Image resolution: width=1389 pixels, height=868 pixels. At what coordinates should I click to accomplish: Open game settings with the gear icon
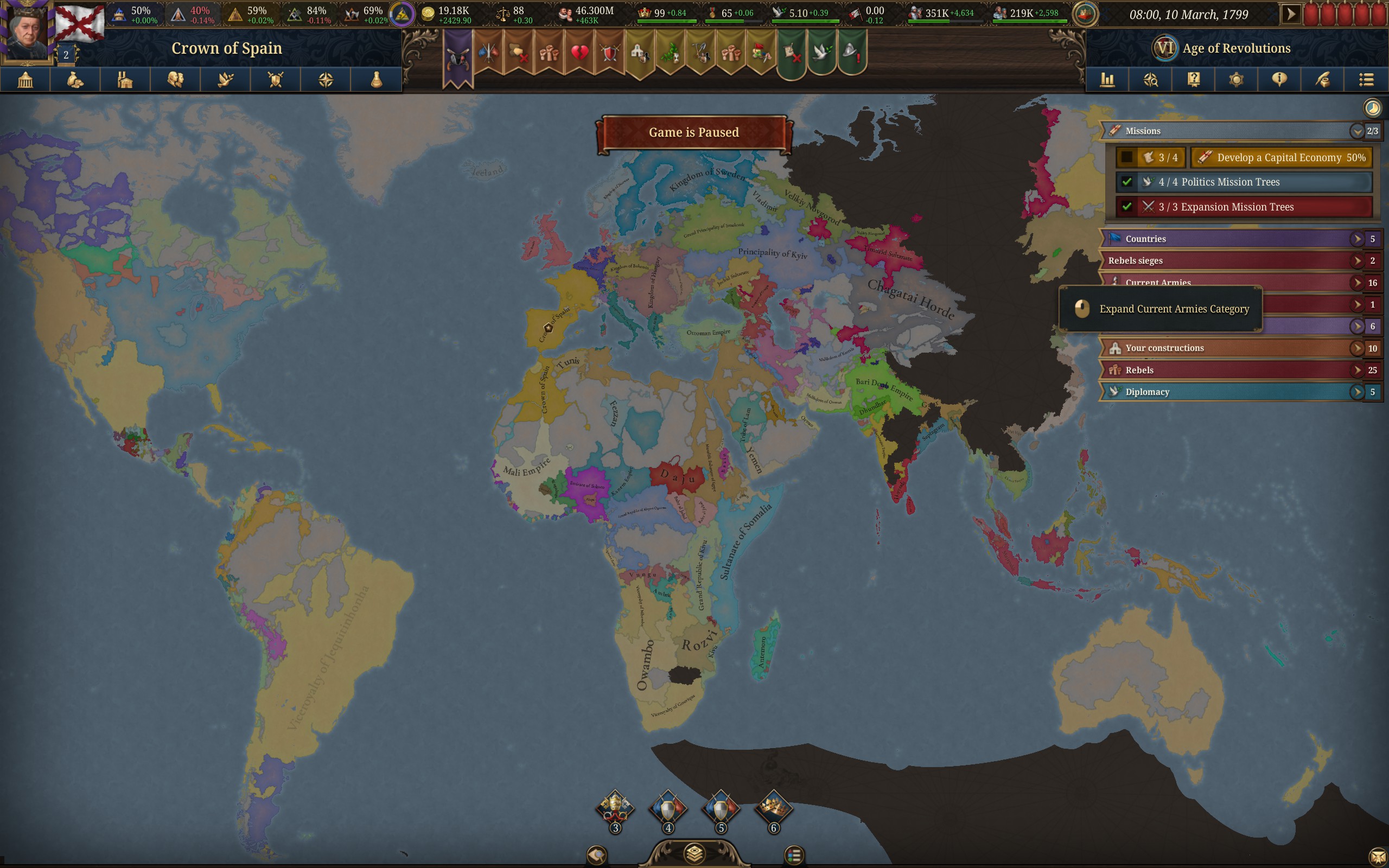click(1237, 79)
